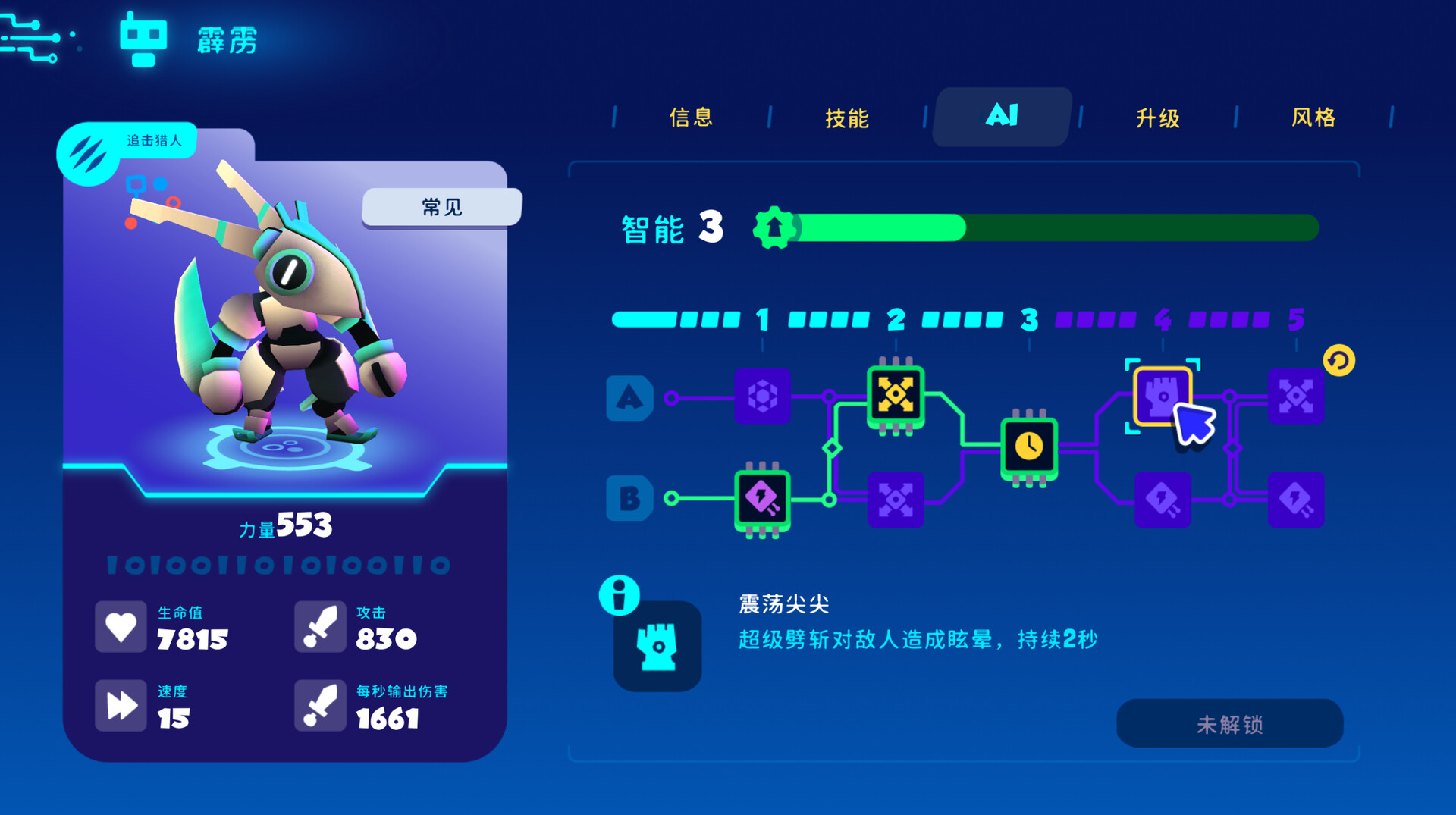
Task: Click the reset AI tree arrow icon
Action: (x=1337, y=362)
